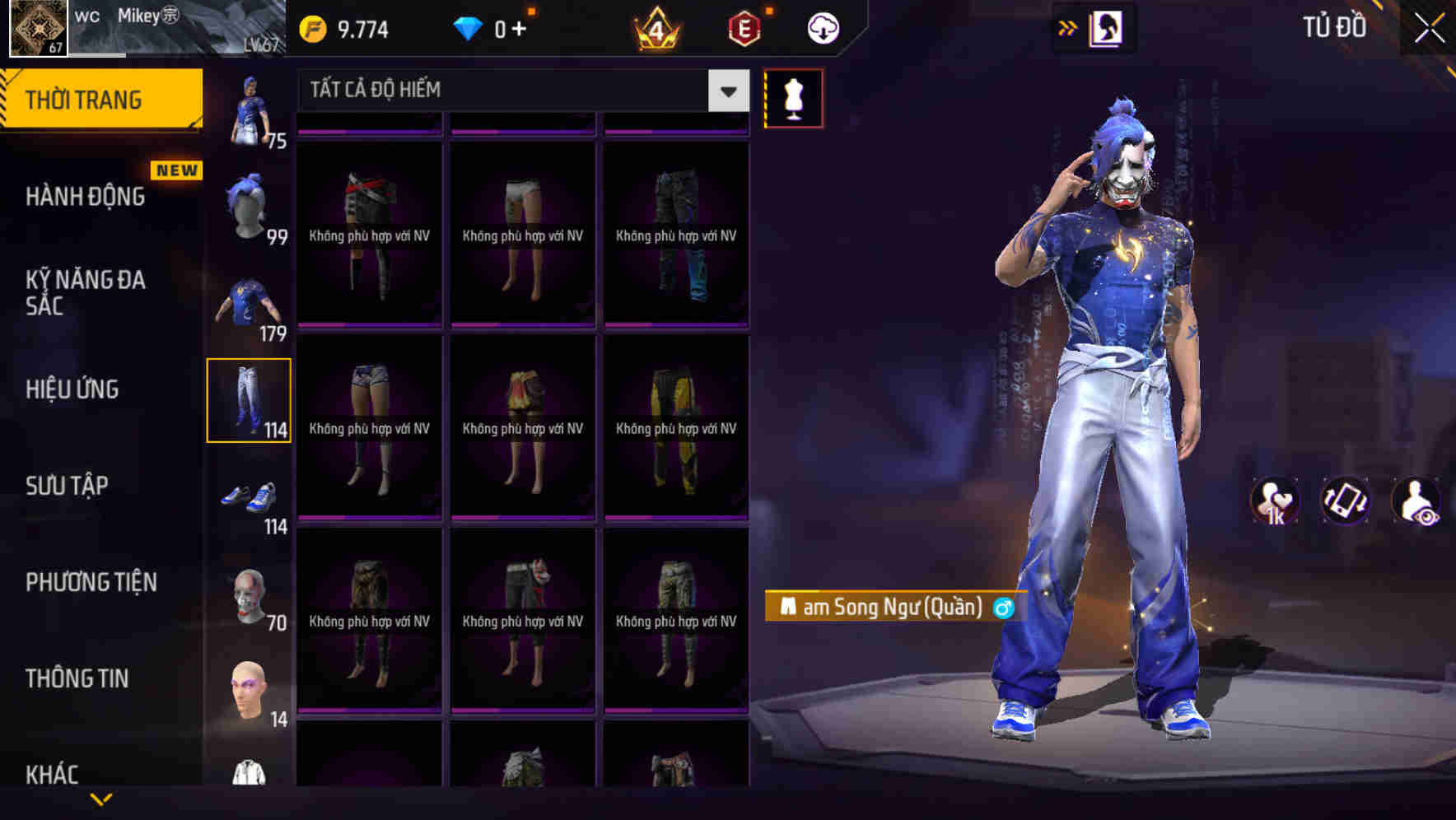
Task: Open the SƯU TẬP section
Action: point(68,486)
